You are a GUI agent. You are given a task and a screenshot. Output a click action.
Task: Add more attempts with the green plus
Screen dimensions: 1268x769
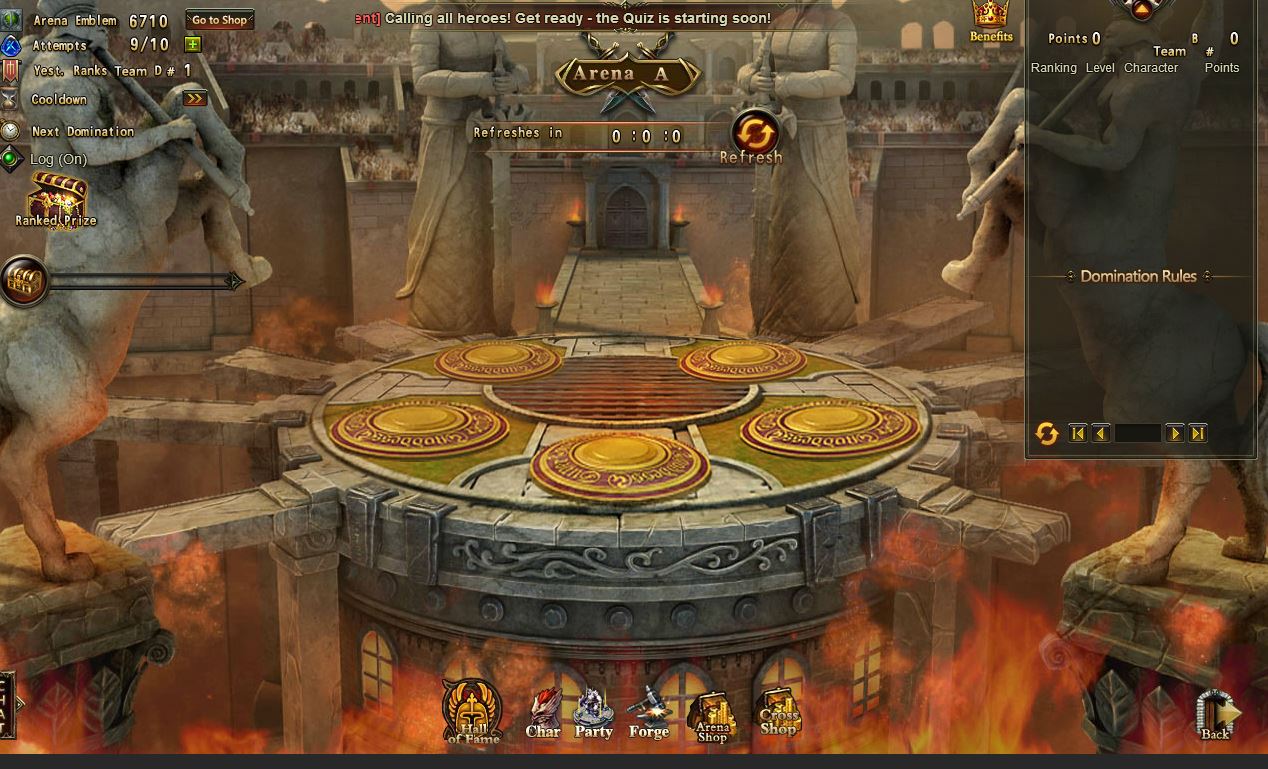click(x=193, y=45)
